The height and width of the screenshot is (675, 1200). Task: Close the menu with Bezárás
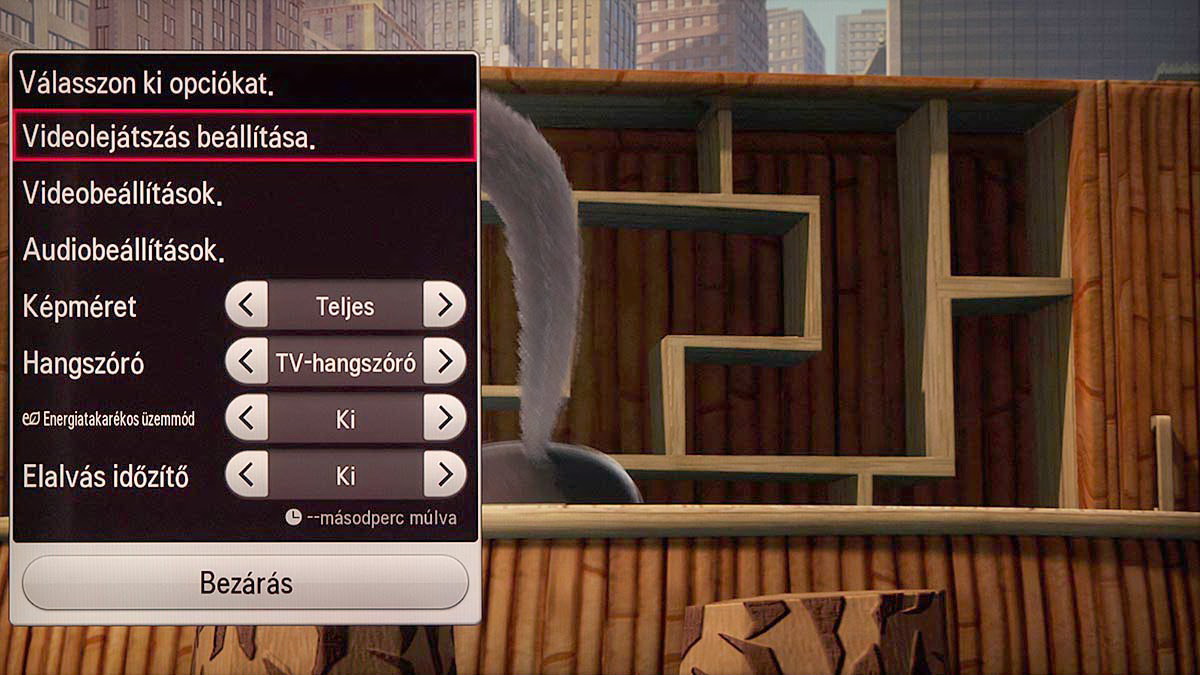pos(245,583)
